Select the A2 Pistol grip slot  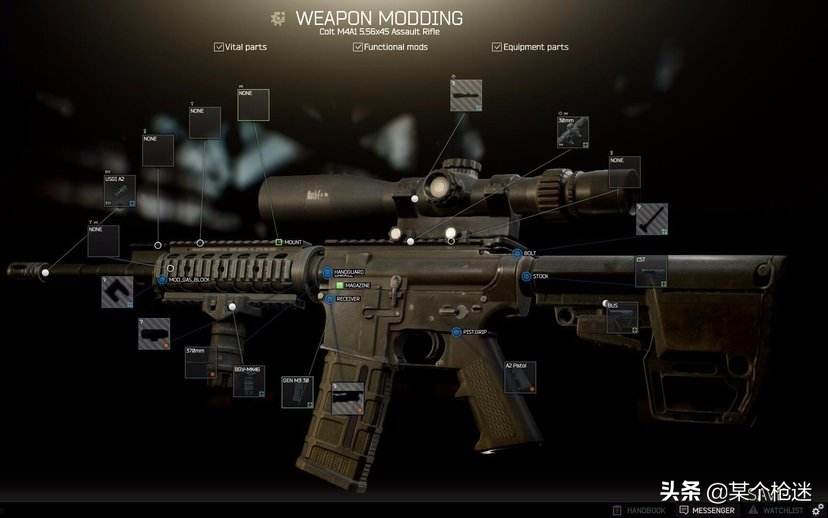pyautogui.click(x=519, y=377)
